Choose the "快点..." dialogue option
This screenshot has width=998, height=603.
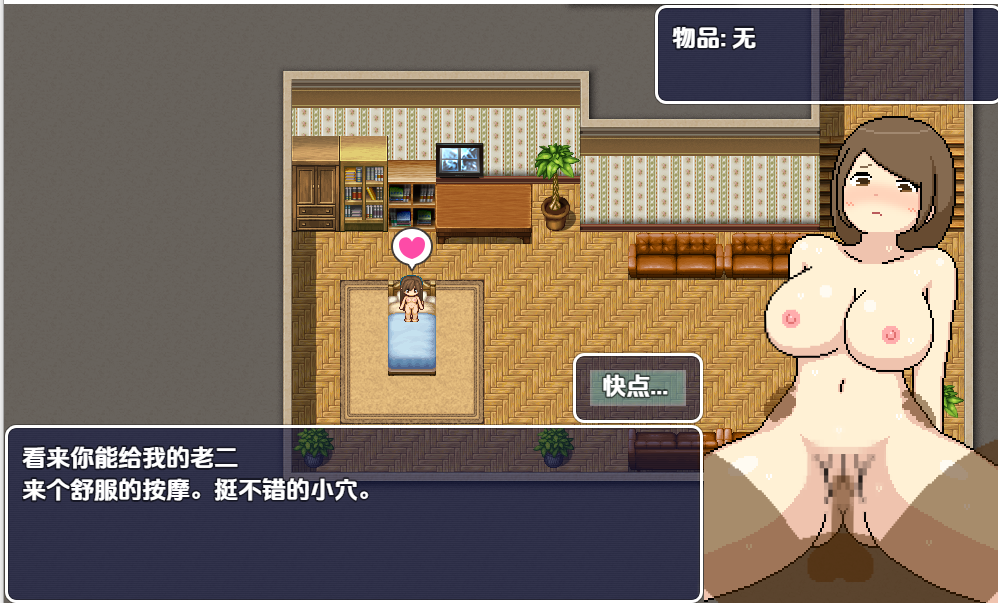point(637,387)
